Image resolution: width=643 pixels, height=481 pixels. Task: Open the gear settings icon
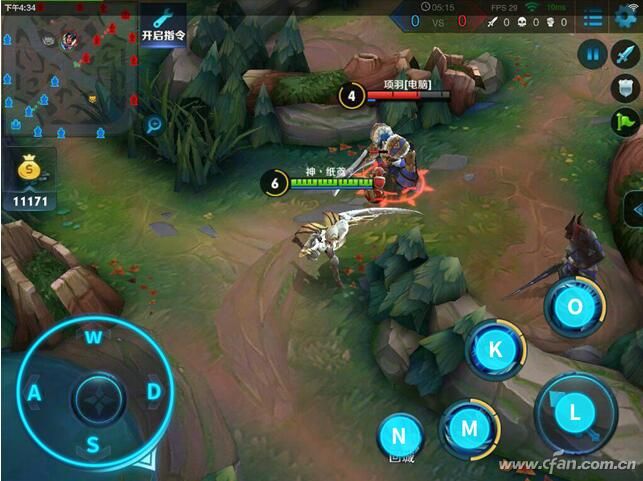point(627,16)
